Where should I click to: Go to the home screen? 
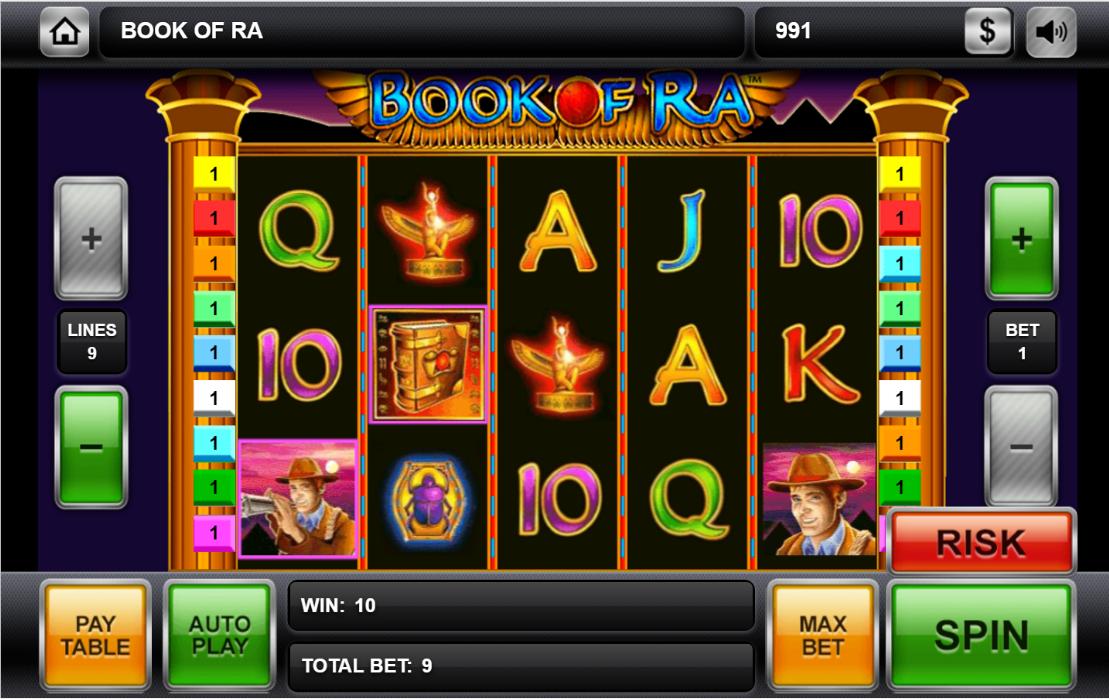pos(65,32)
